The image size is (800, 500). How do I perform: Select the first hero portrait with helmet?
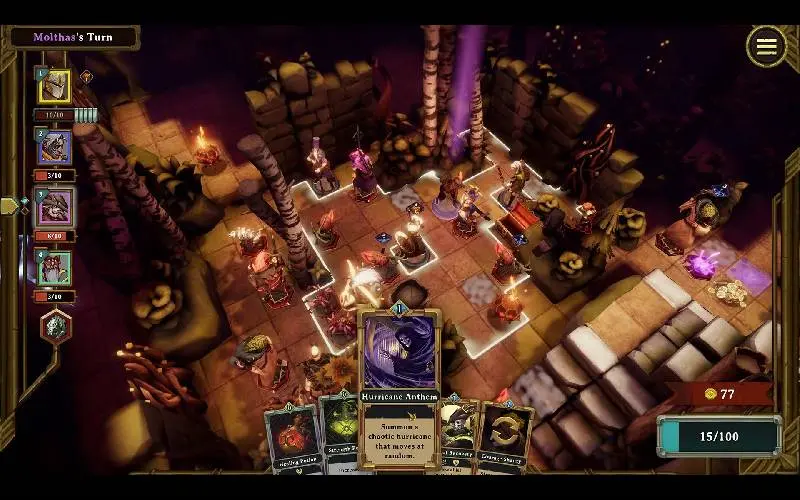click(54, 87)
